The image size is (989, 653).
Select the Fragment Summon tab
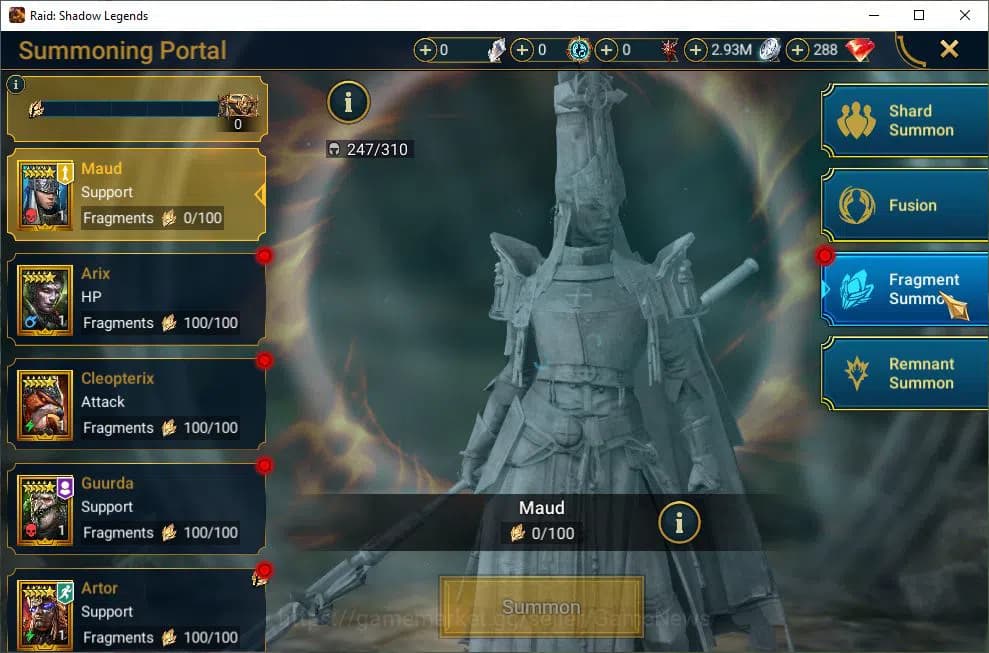tap(905, 289)
